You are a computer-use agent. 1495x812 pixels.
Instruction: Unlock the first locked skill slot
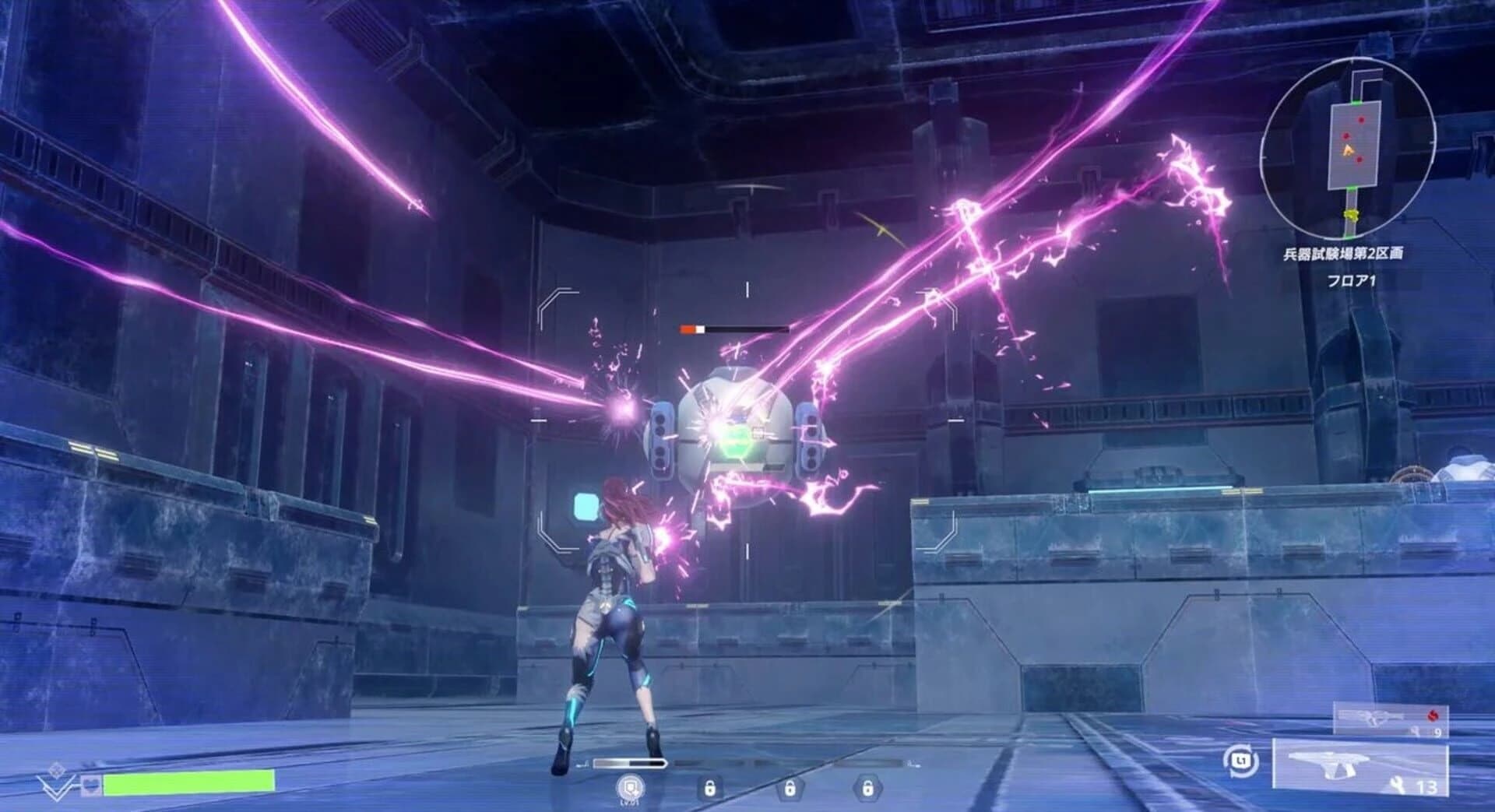pos(711,788)
